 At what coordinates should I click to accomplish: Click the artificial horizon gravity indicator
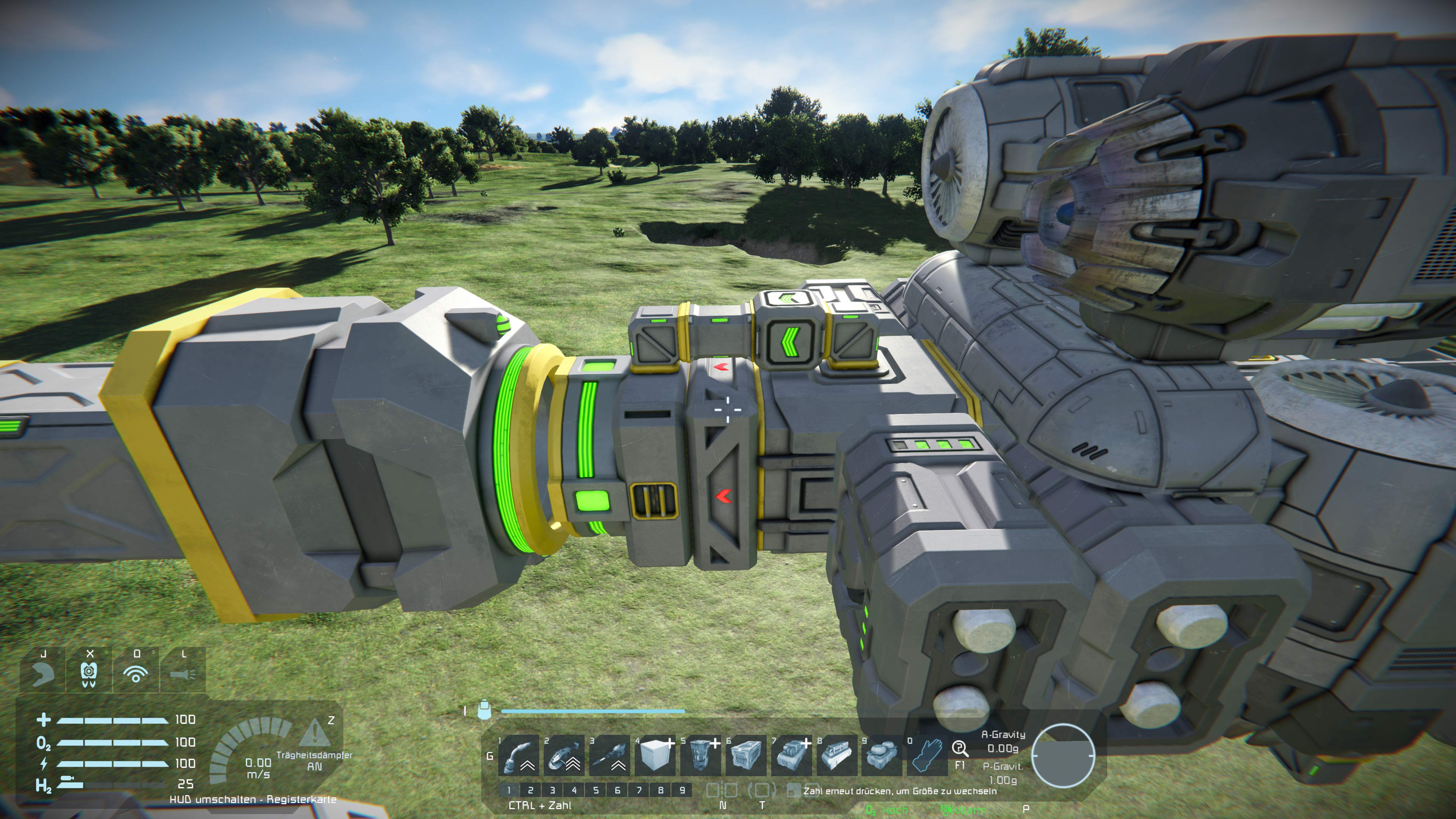click(1062, 755)
